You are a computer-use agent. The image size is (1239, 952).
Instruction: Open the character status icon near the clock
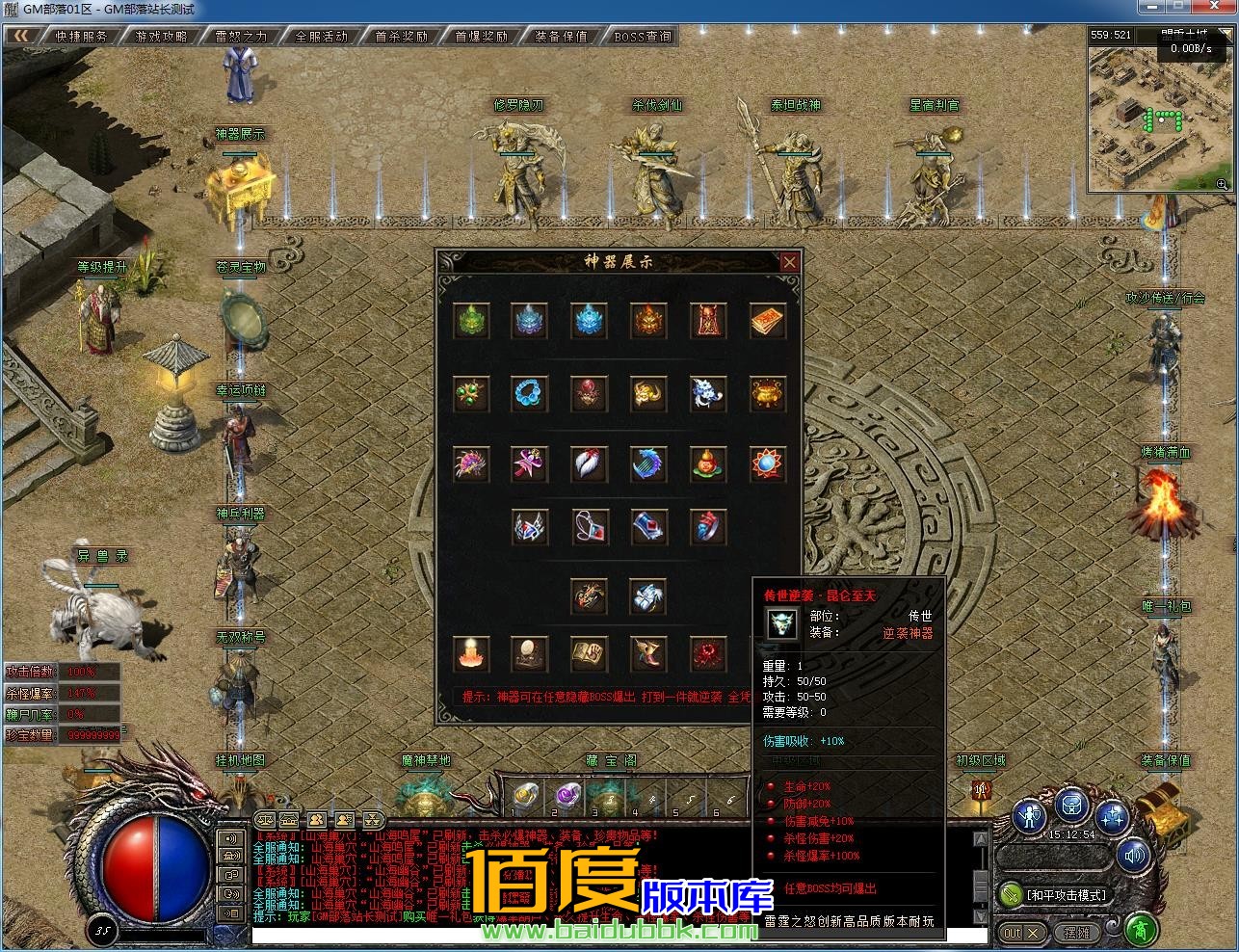1029,817
